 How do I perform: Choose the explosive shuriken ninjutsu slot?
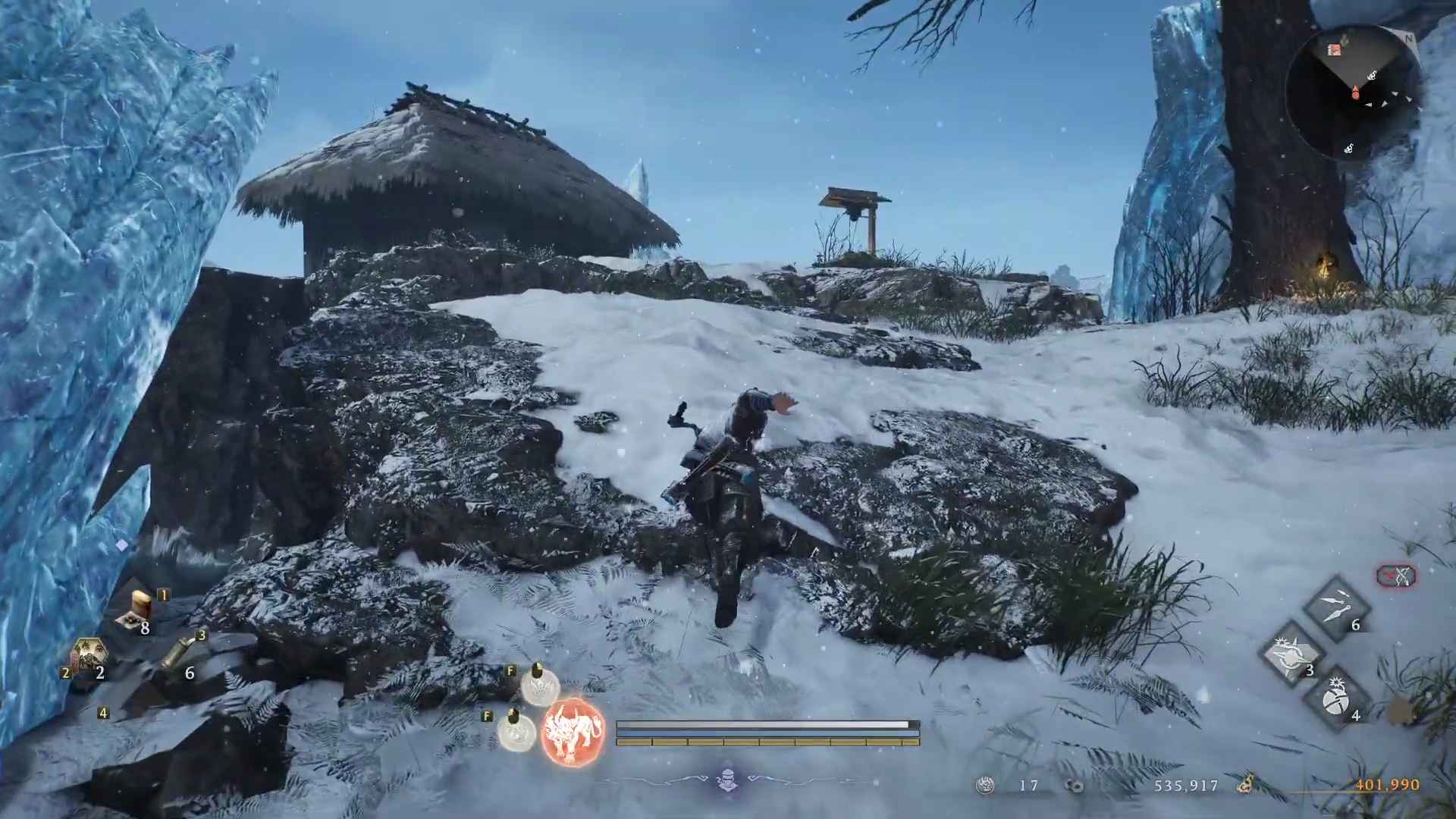click(1291, 653)
